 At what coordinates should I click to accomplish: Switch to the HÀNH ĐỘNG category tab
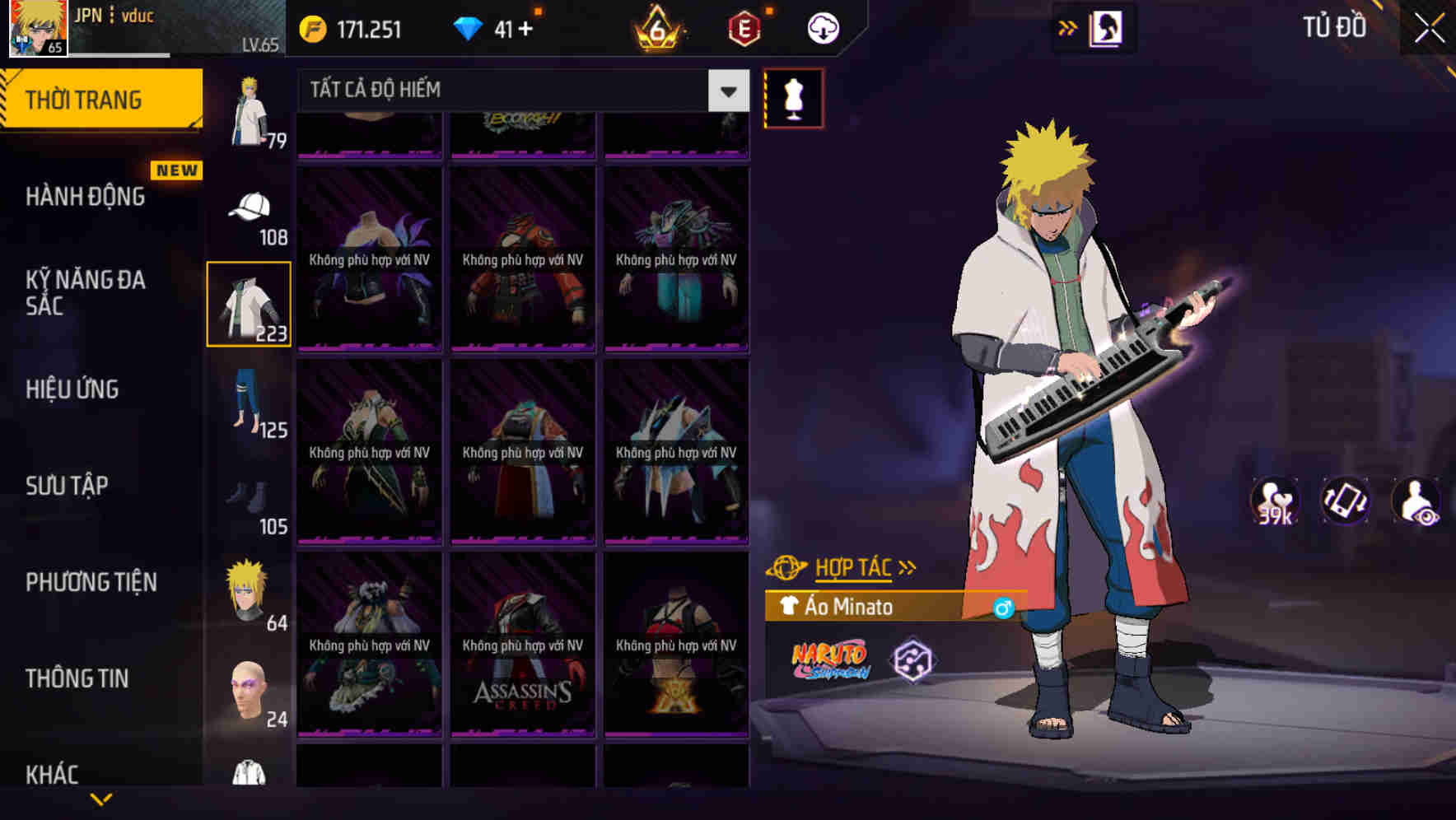pos(86,197)
